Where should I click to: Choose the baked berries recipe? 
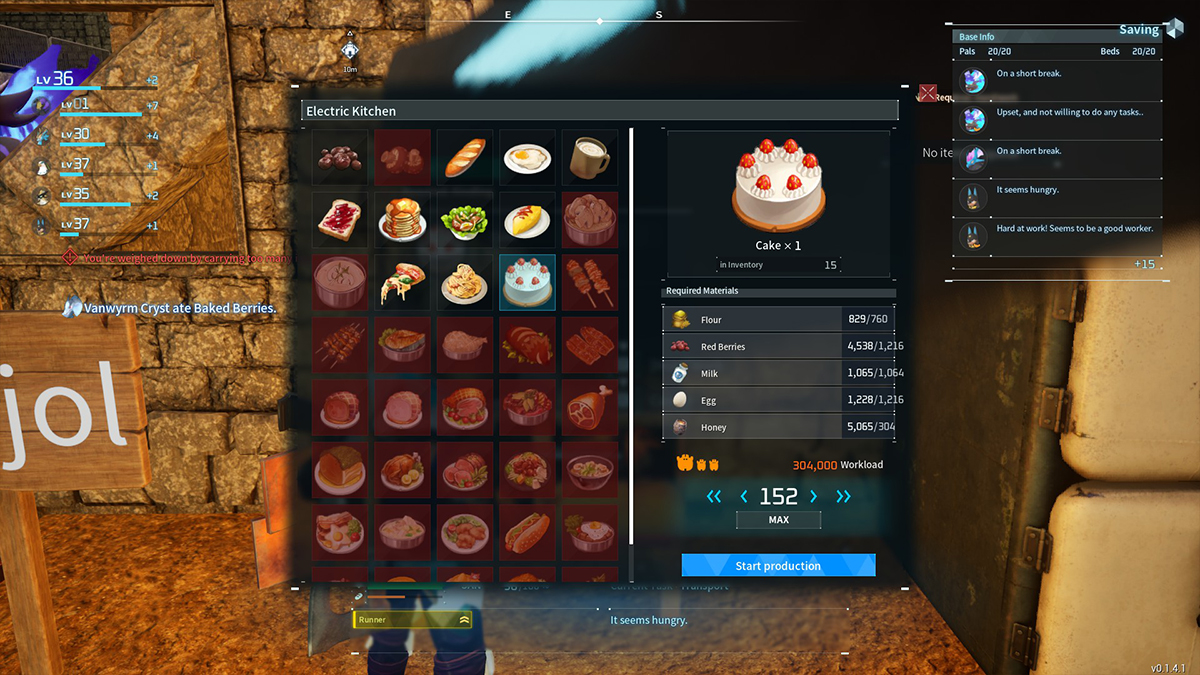[x=340, y=158]
